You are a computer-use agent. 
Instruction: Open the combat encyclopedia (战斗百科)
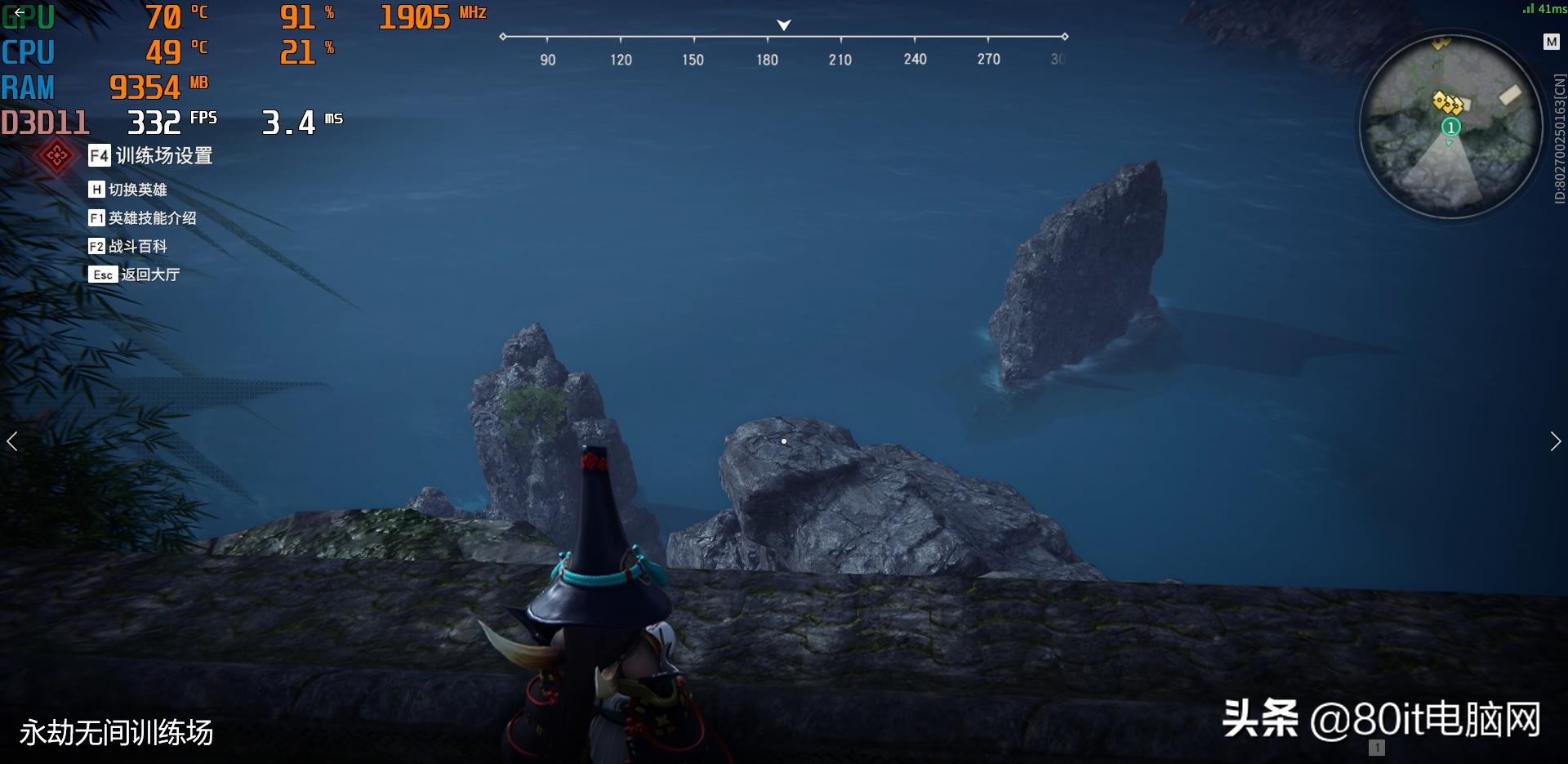128,246
